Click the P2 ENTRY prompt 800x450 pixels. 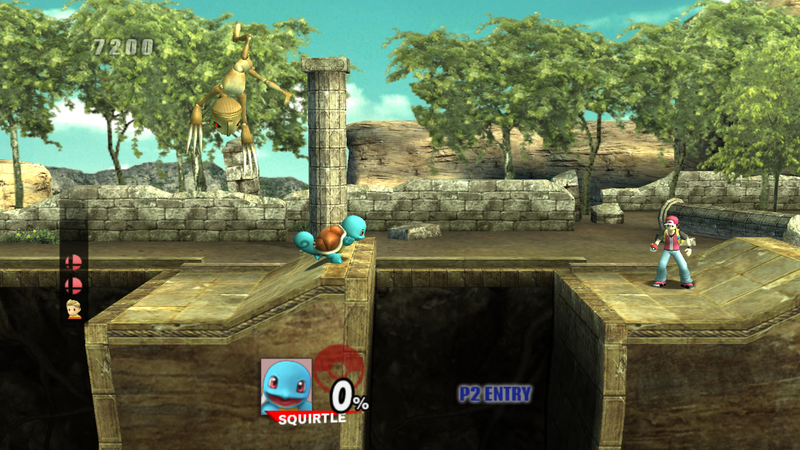click(x=495, y=394)
